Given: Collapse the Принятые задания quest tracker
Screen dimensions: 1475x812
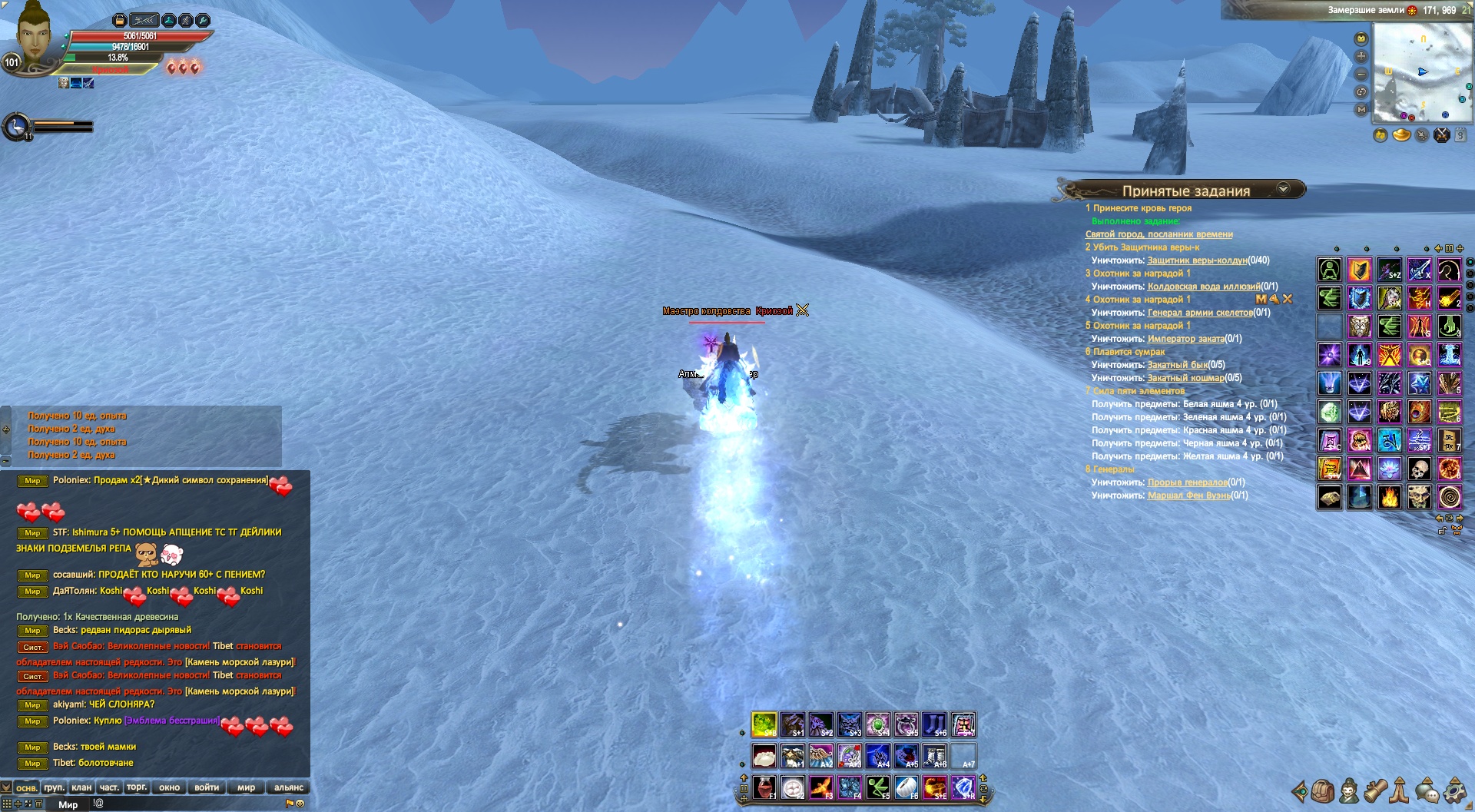Looking at the screenshot, I should [x=1282, y=189].
